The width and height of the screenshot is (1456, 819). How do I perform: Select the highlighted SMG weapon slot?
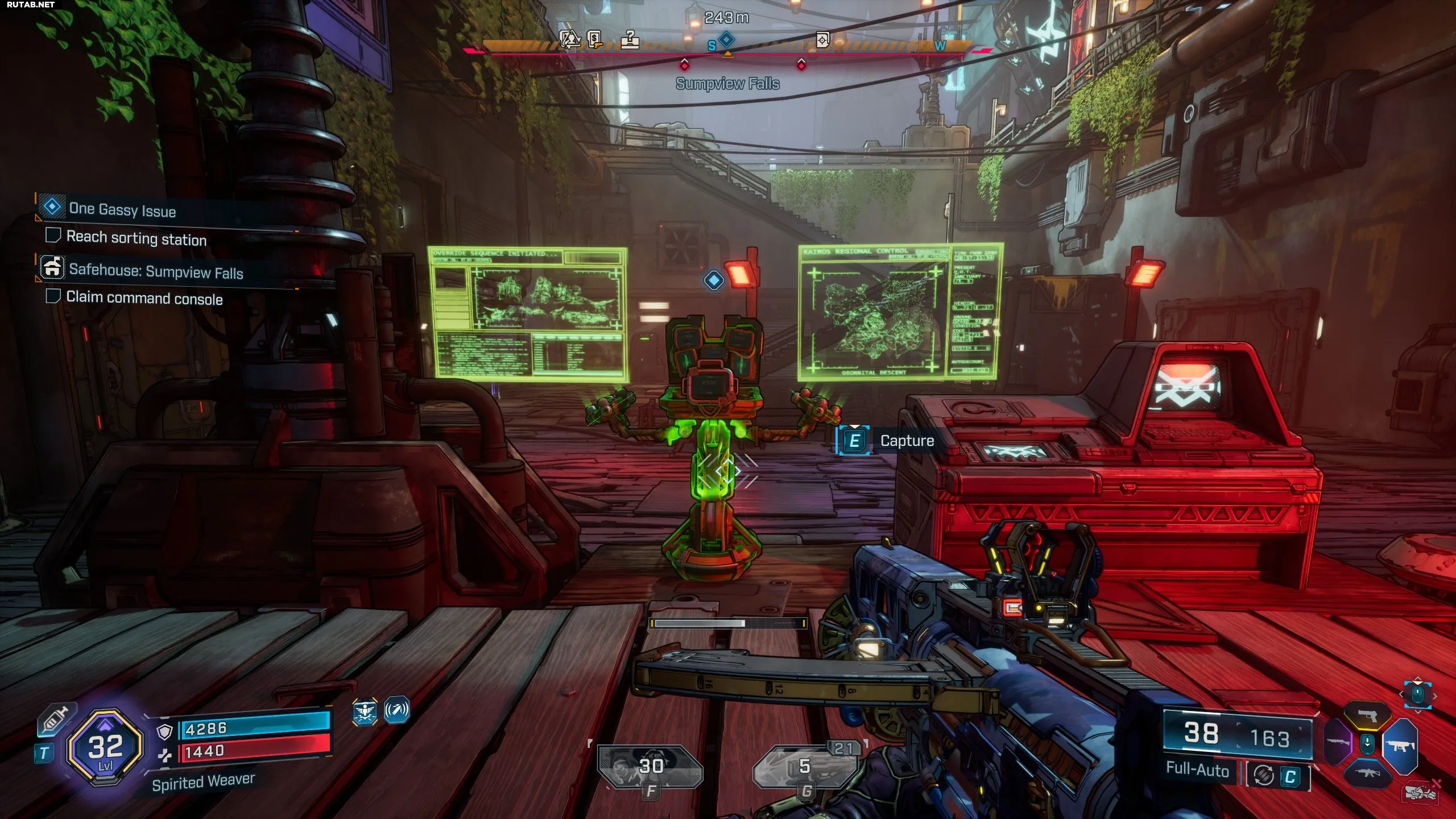[1401, 744]
